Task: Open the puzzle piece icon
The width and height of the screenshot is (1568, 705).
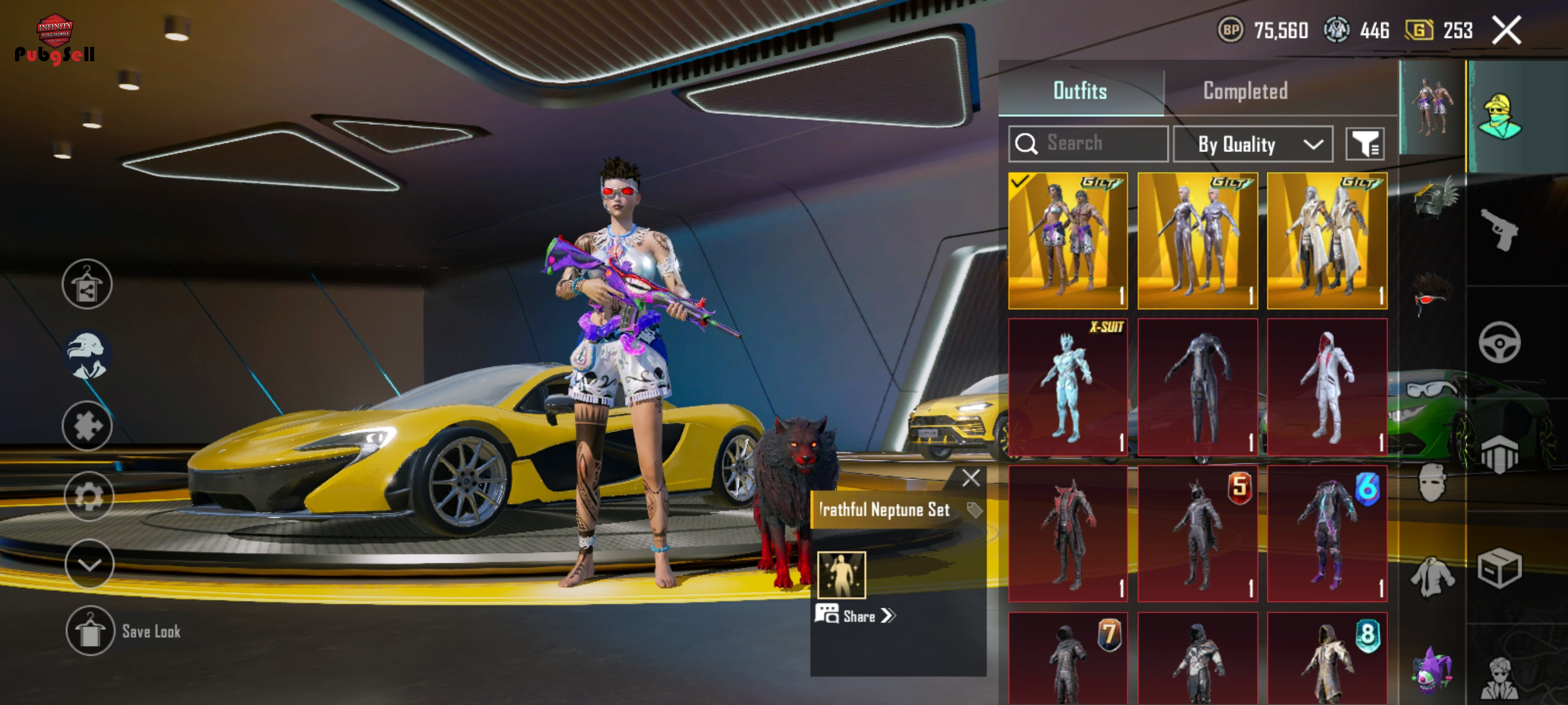Action: pyautogui.click(x=87, y=426)
